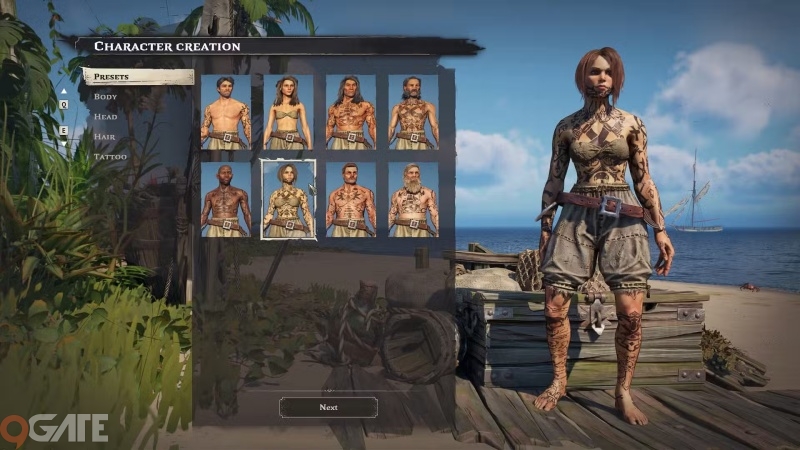Select the Presets category
Screen dimensions: 800x450
(138, 76)
